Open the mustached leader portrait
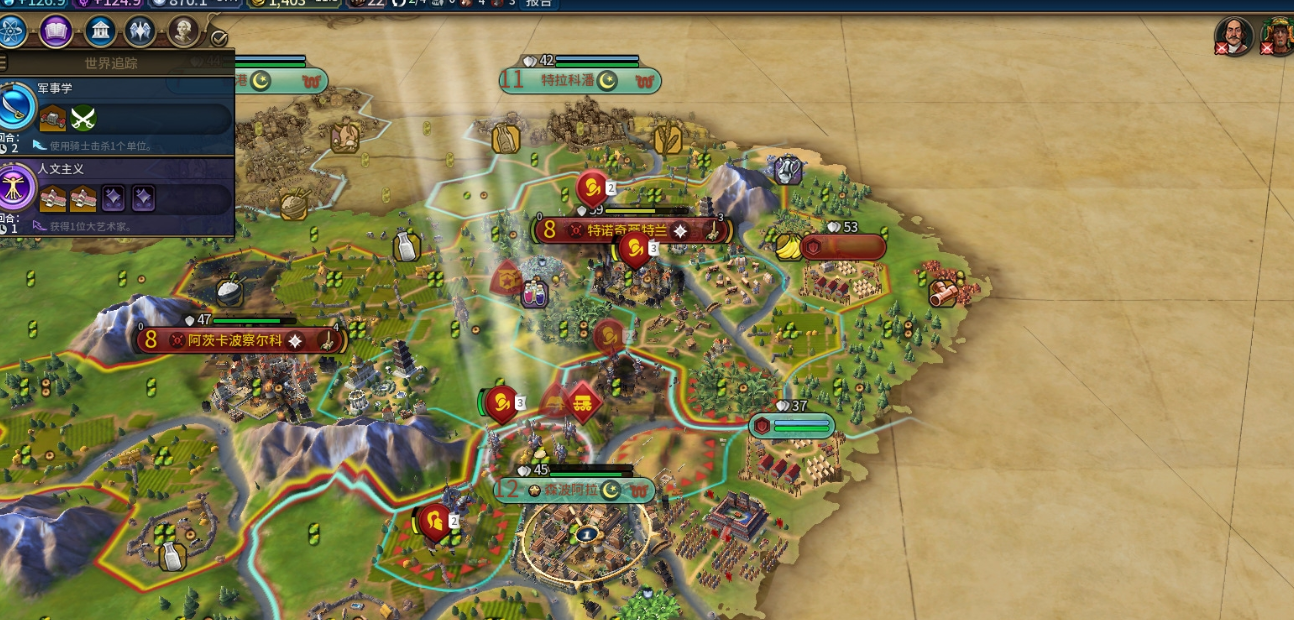Image resolution: width=1294 pixels, height=620 pixels. coord(1234,36)
